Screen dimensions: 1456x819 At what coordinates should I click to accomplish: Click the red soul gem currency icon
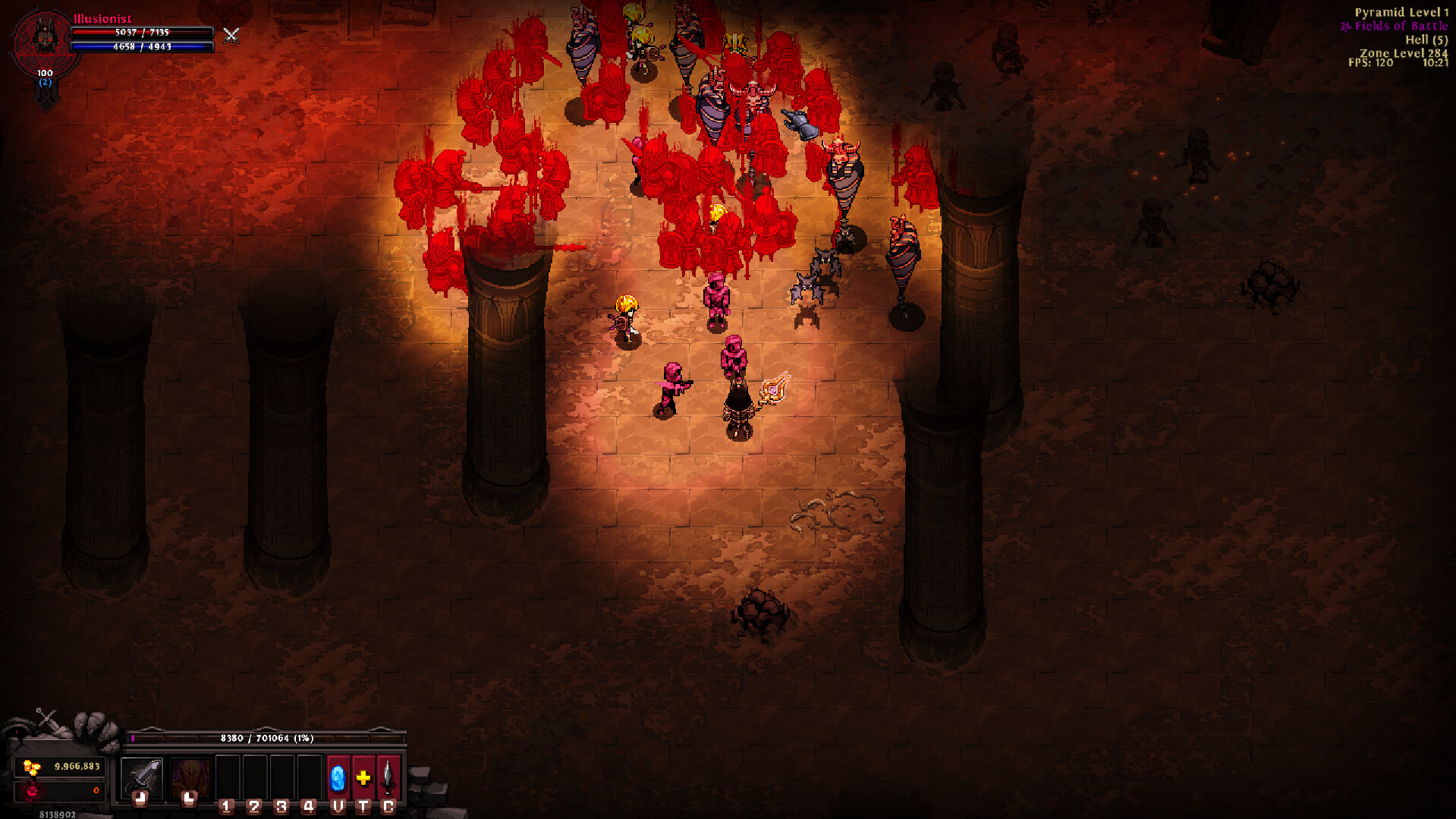click(30, 792)
